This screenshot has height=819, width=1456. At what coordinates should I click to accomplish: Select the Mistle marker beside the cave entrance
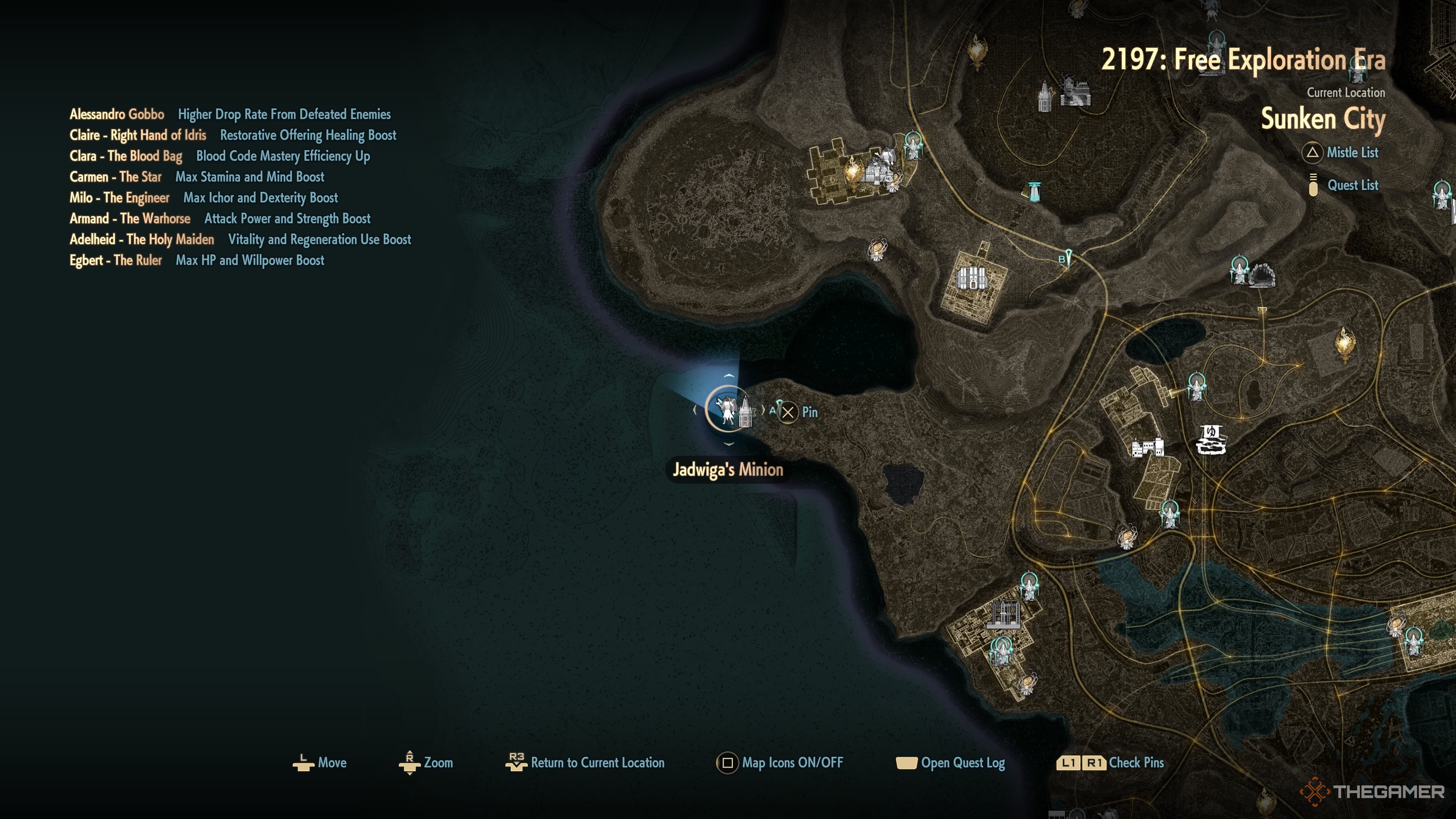click(1239, 270)
